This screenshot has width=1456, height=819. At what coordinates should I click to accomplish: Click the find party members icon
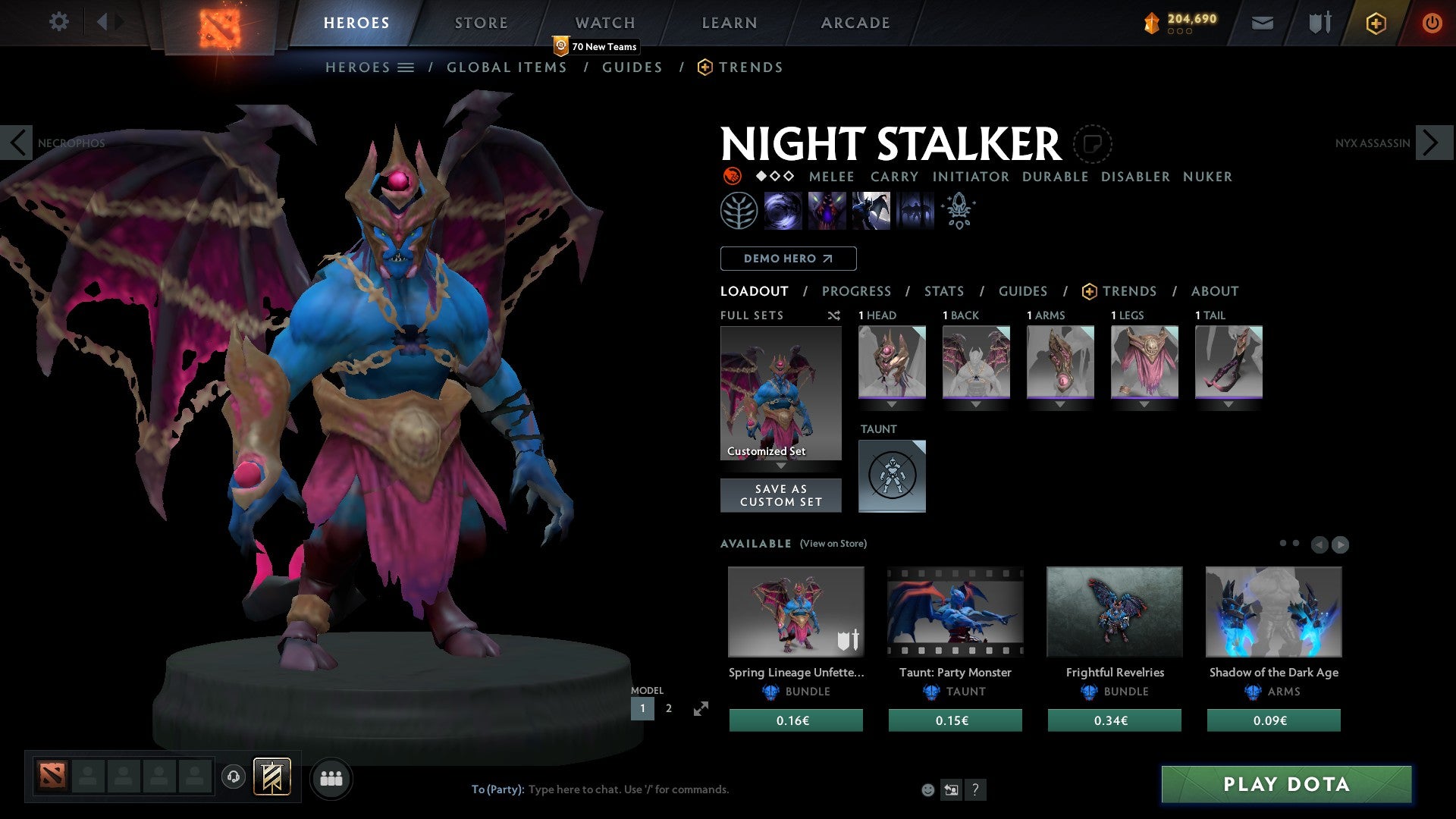coord(331,778)
